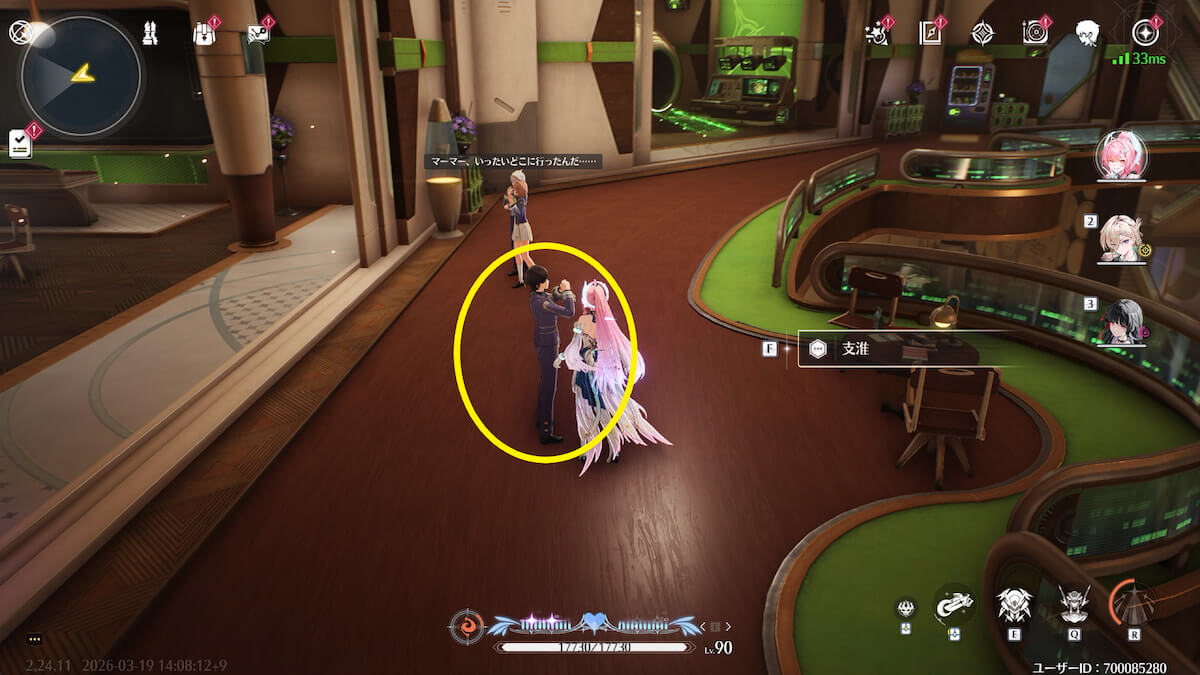This screenshot has width=1200, height=675.
Task: Open the circular minimap
Action: click(80, 77)
